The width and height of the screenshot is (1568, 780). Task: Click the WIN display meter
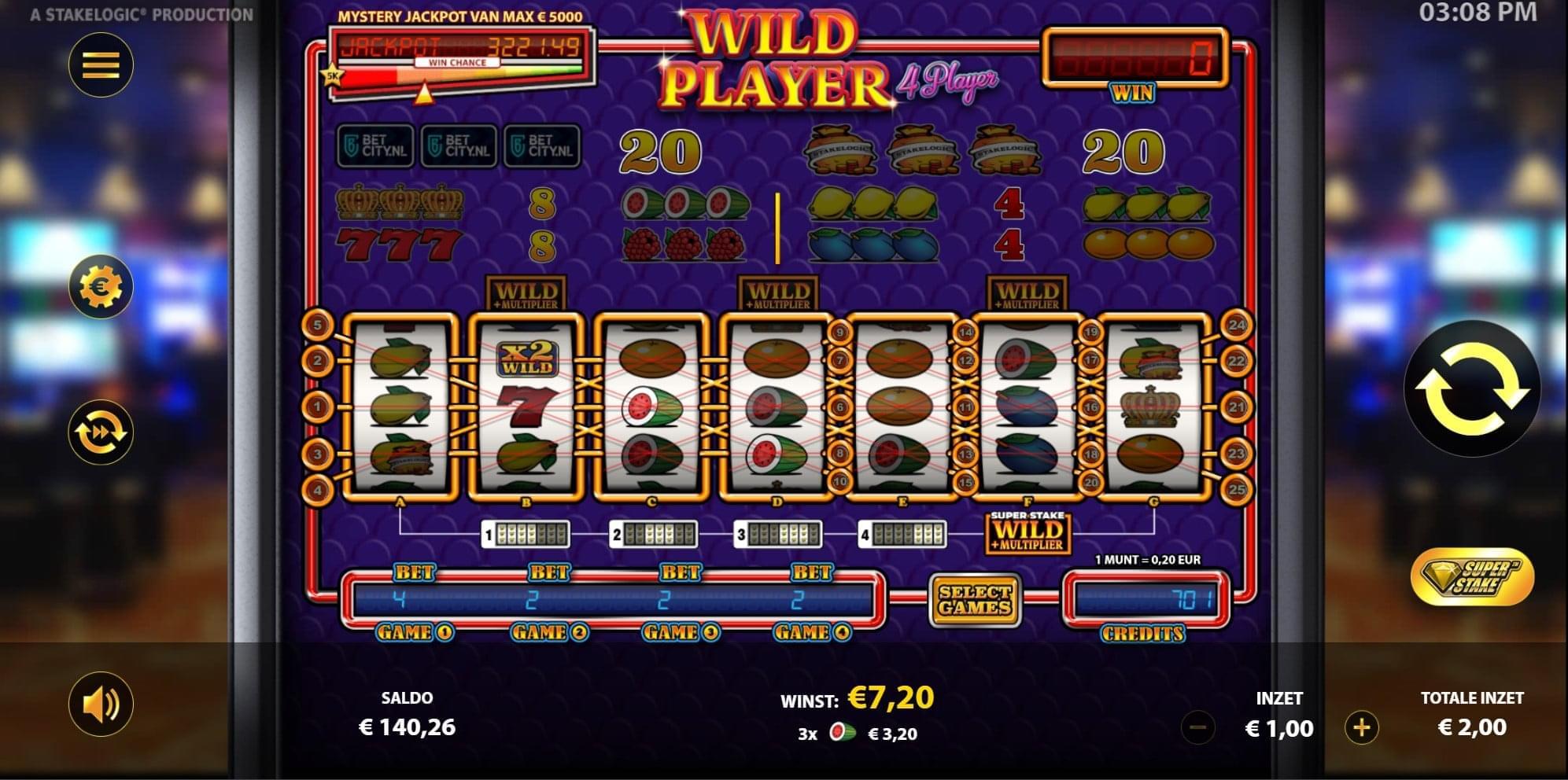[x=1135, y=55]
